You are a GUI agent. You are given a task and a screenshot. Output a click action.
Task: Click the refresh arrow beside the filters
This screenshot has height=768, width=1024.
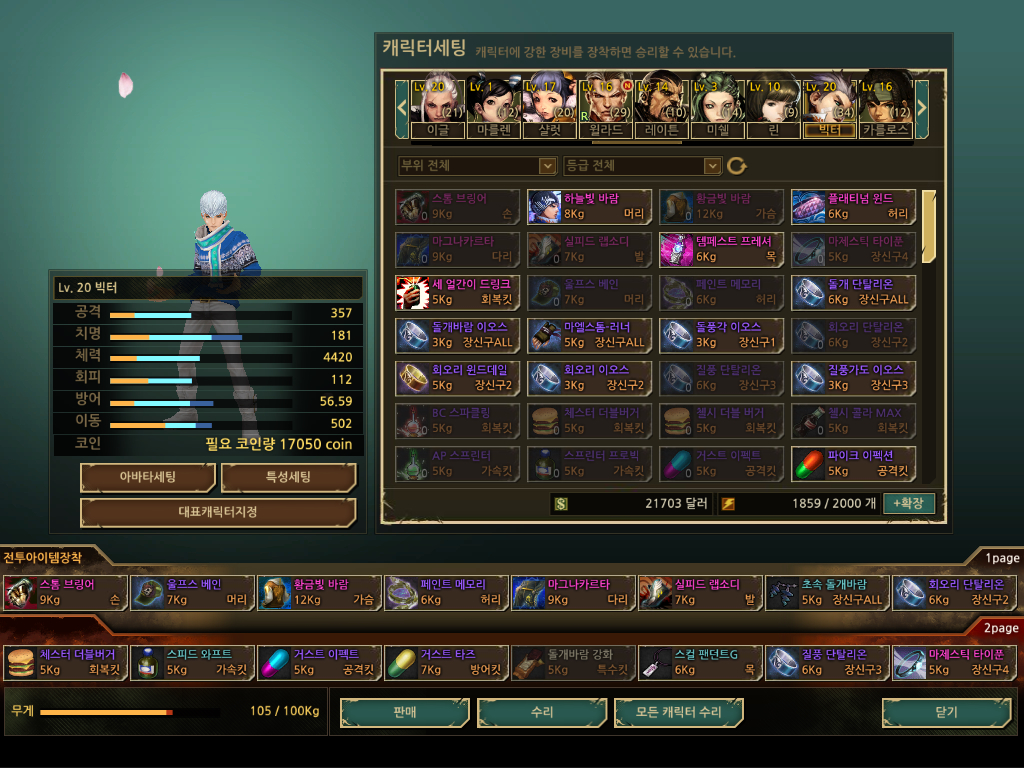737,166
